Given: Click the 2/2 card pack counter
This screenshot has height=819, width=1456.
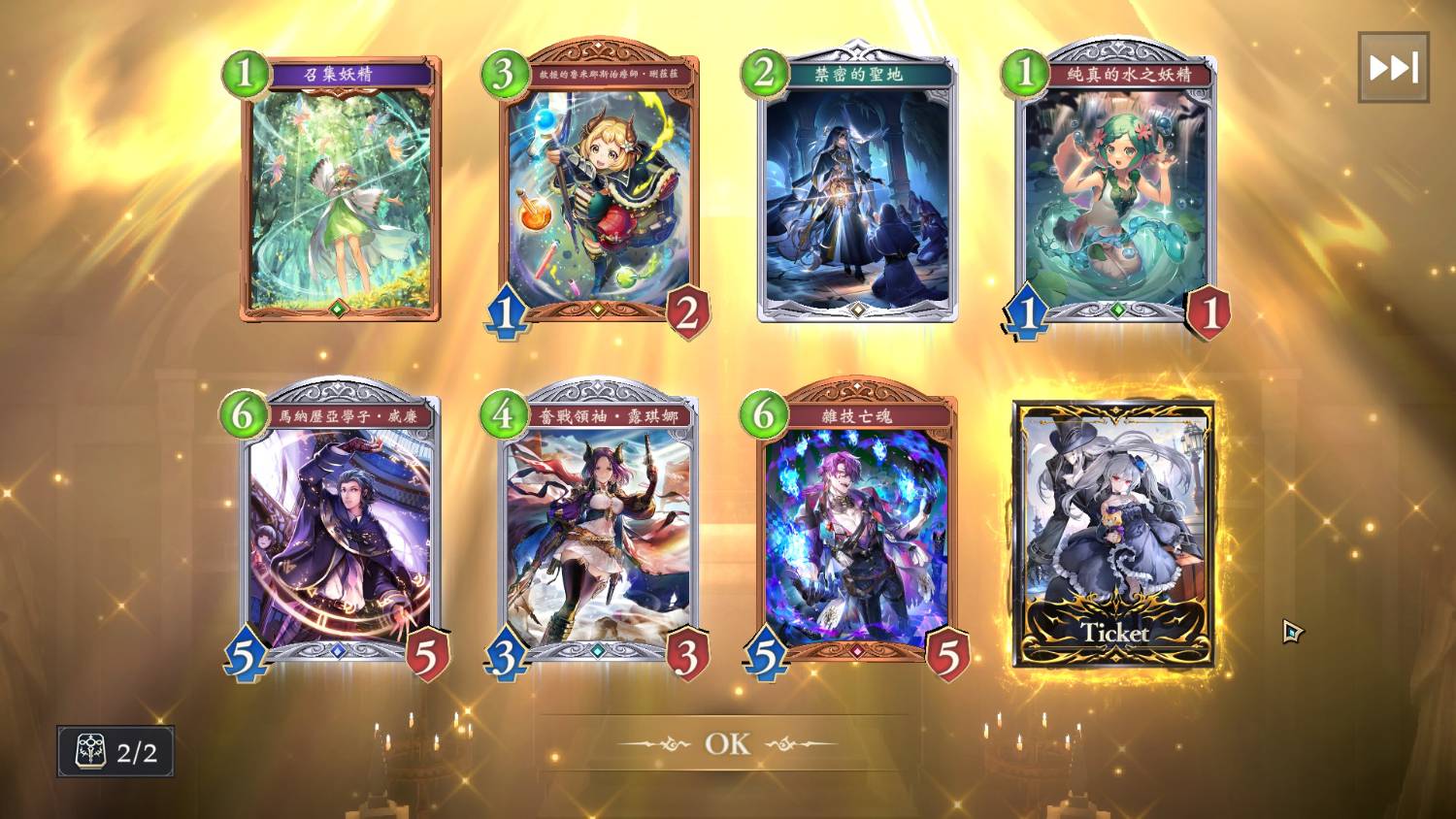Looking at the screenshot, I should click(116, 752).
